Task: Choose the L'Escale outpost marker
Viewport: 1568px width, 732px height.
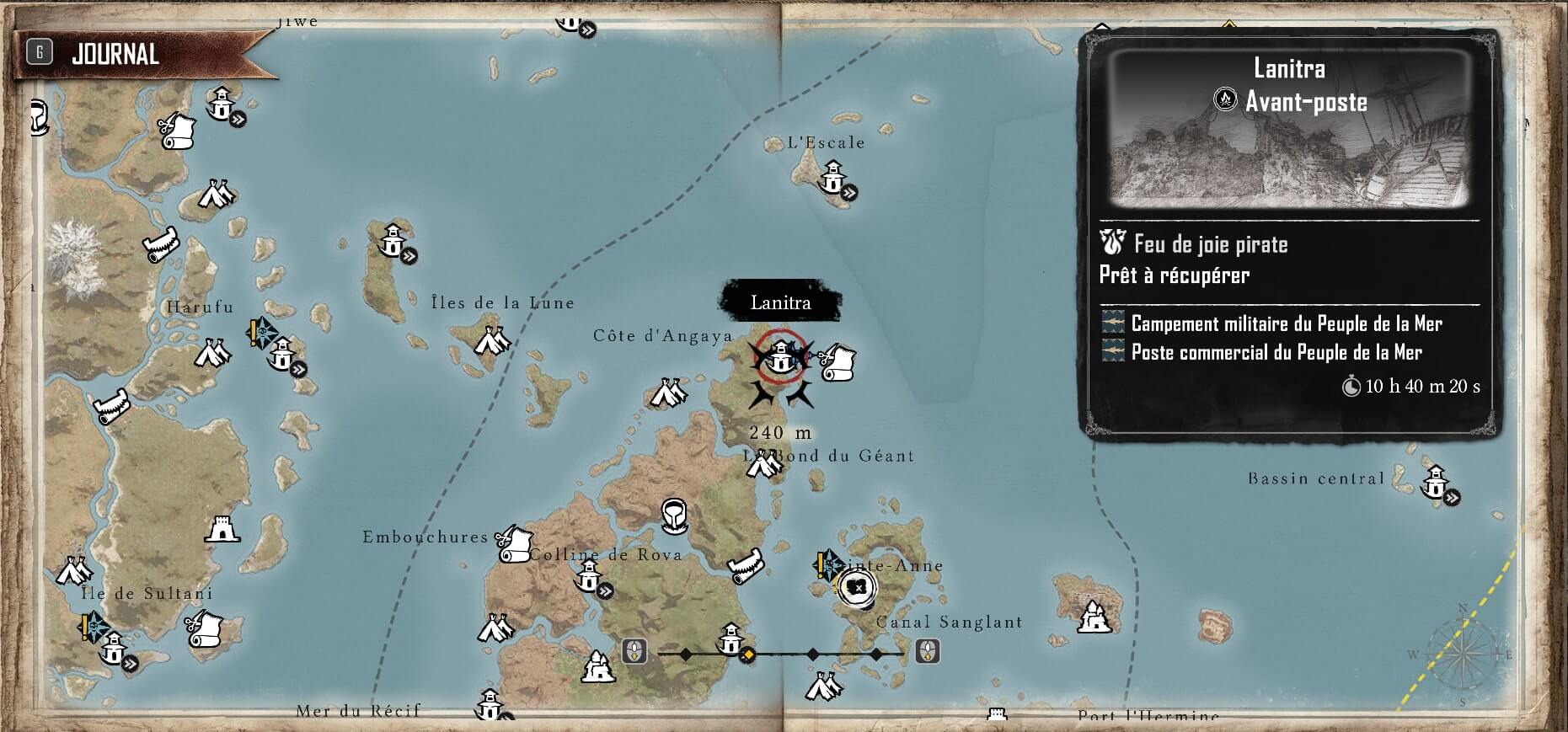Action: tap(833, 178)
